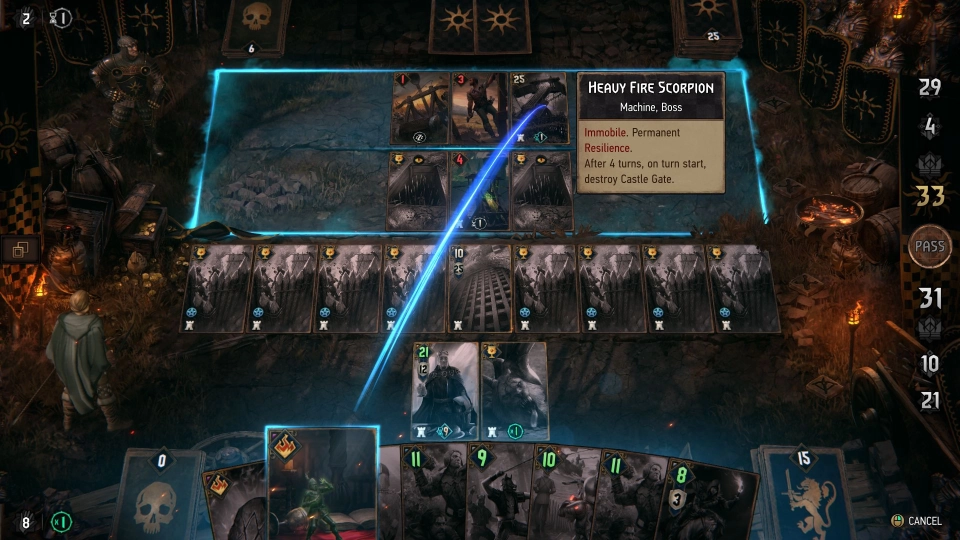Click the stacked-cards icon on the left edge
The image size is (960, 540).
click(19, 249)
